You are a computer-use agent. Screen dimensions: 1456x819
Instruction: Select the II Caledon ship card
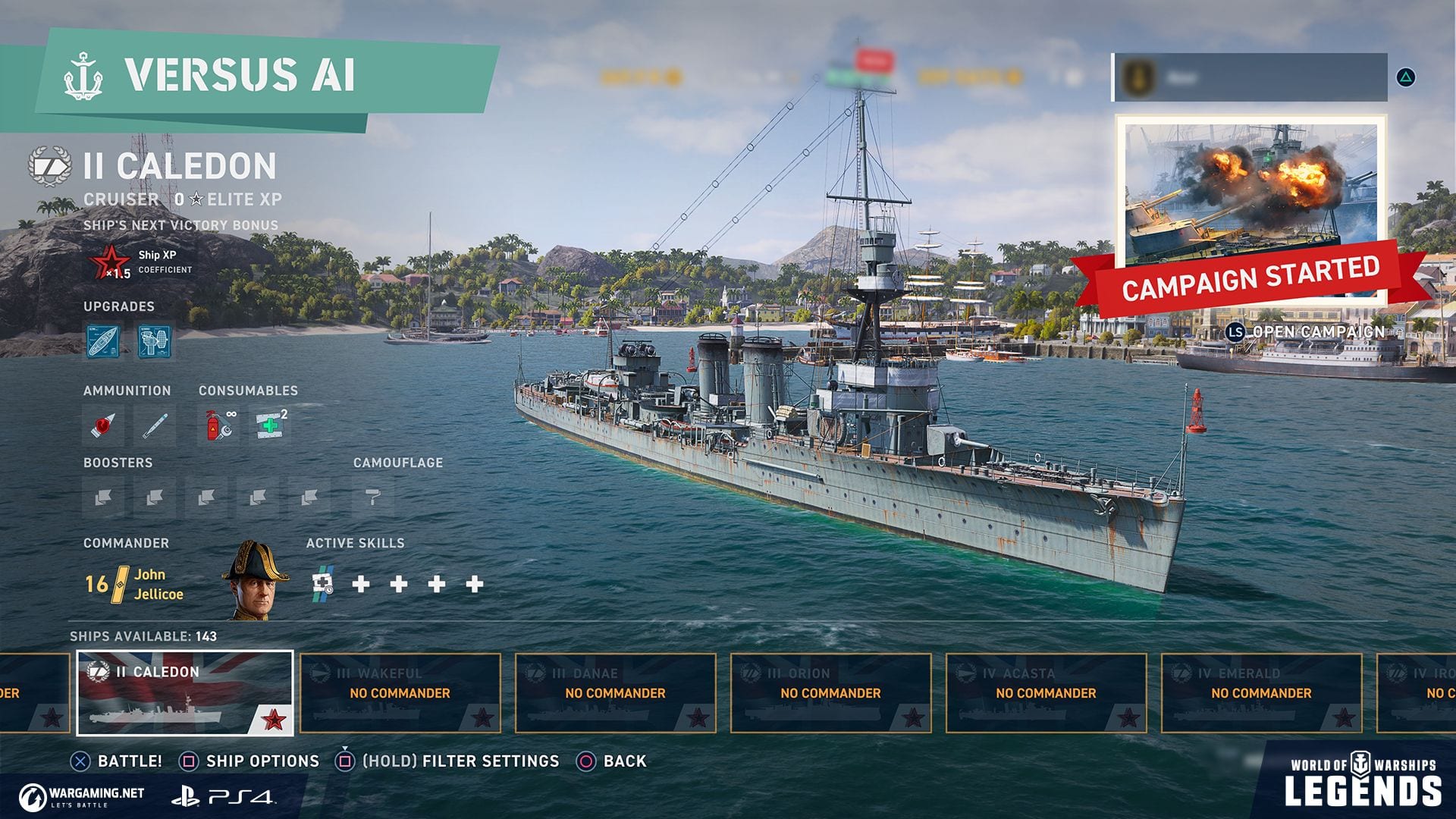185,693
